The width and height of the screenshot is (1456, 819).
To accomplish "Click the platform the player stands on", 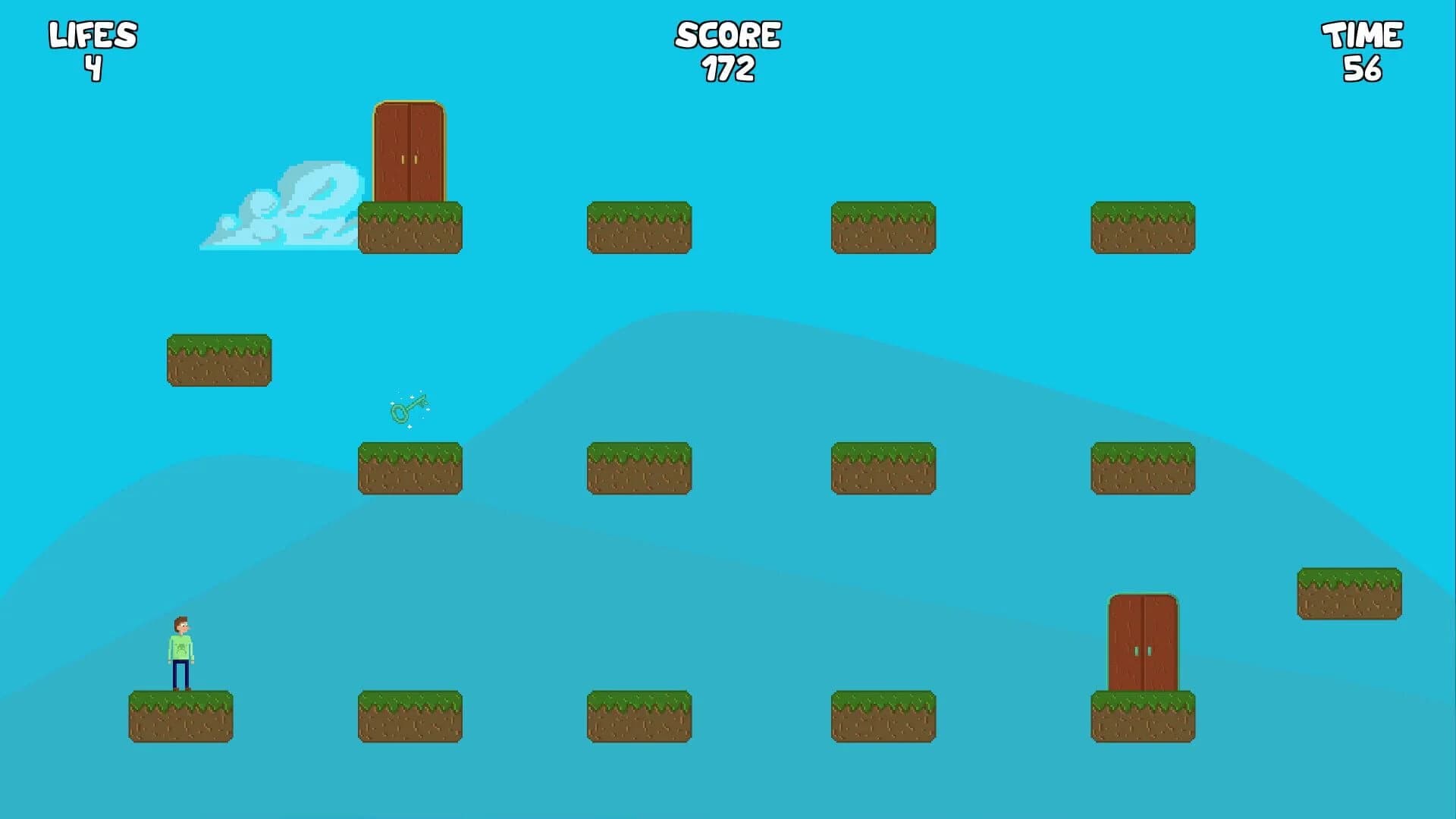I will pos(180,717).
